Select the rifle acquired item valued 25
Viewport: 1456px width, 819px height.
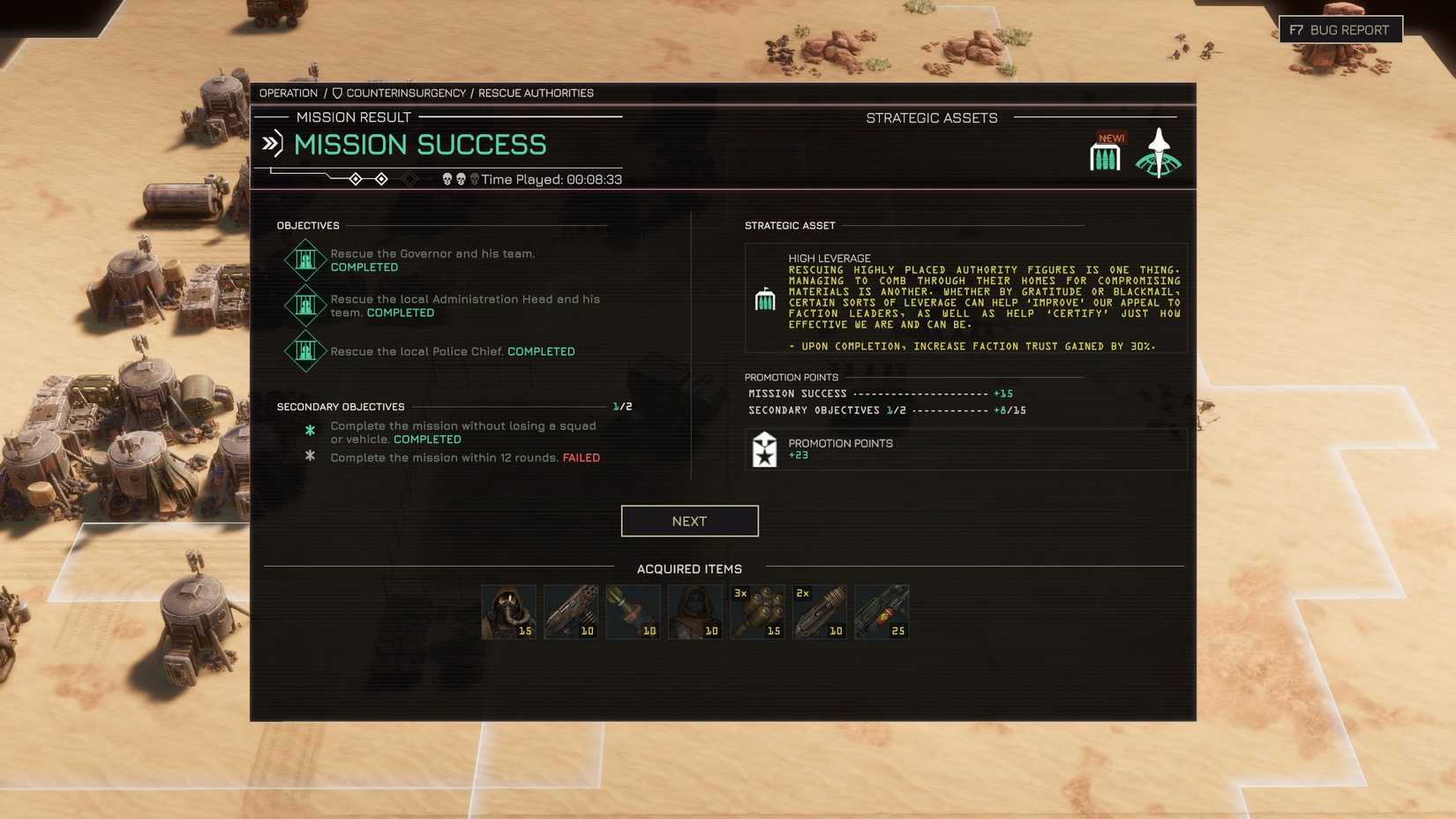882,610
